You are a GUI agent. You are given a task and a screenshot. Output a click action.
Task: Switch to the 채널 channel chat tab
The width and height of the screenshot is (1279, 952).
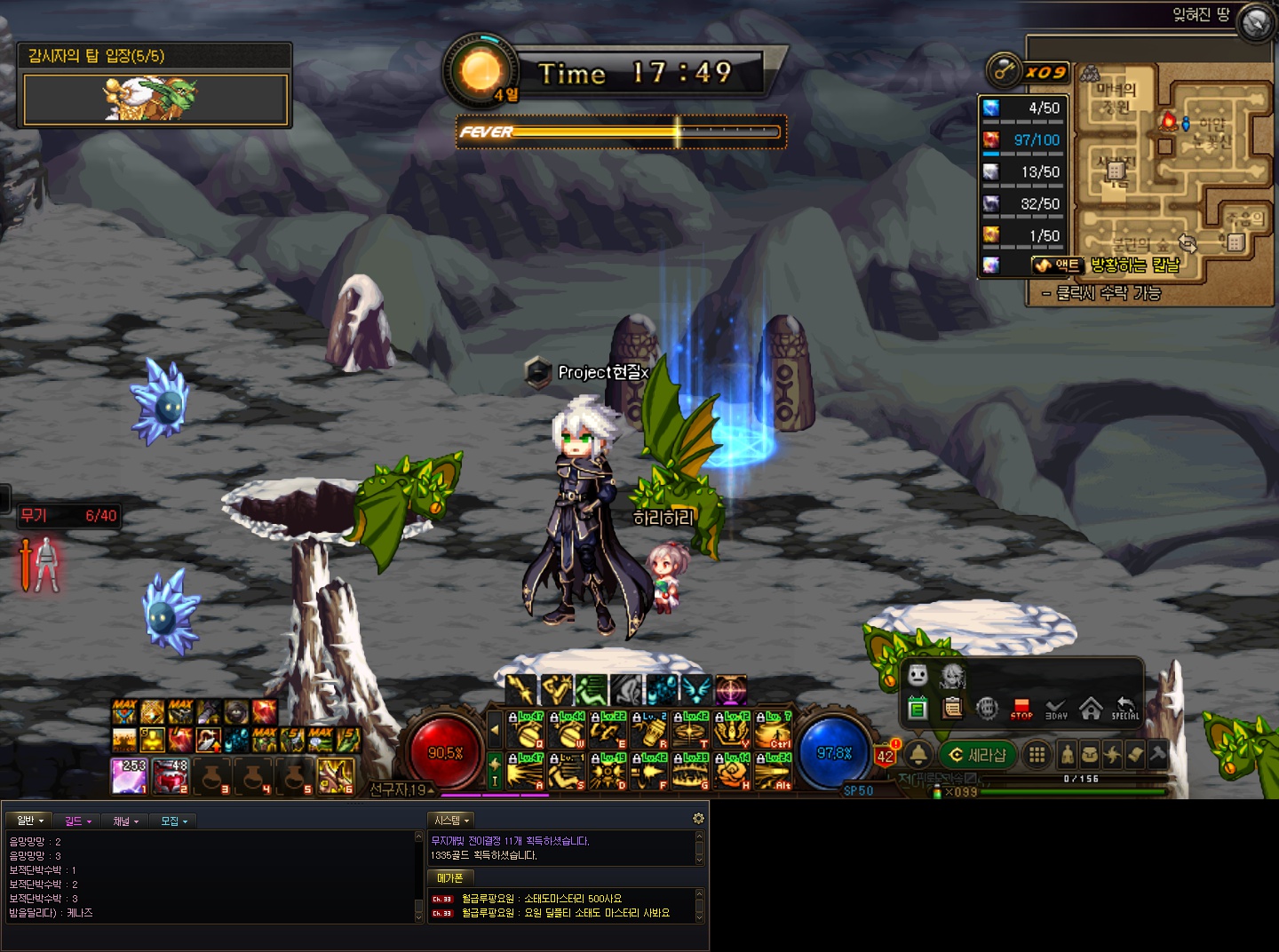point(125,821)
